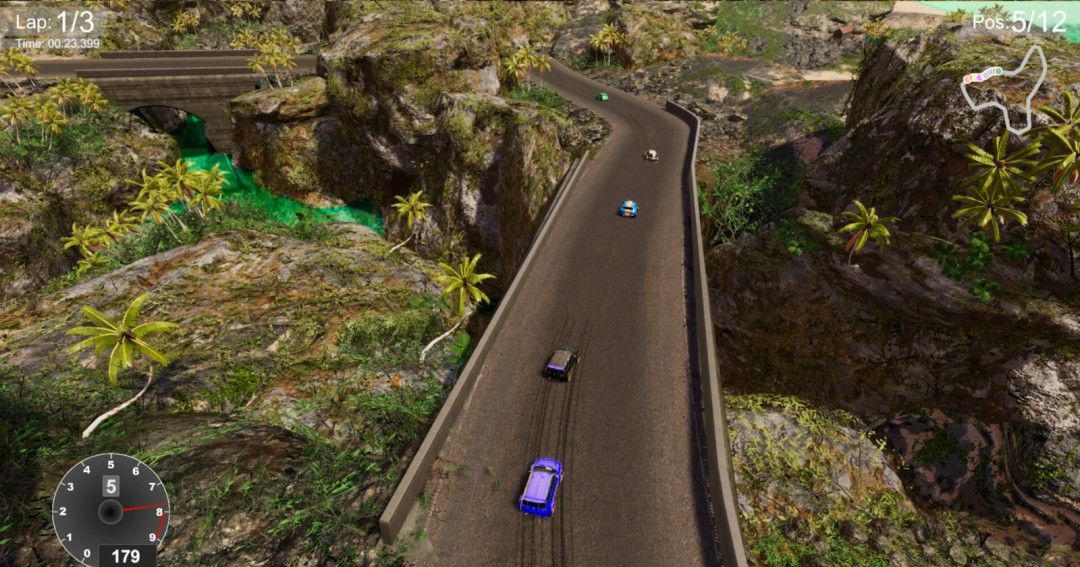Click the track outline minimap
This screenshot has width=1080, height=567.
pos(1003,90)
